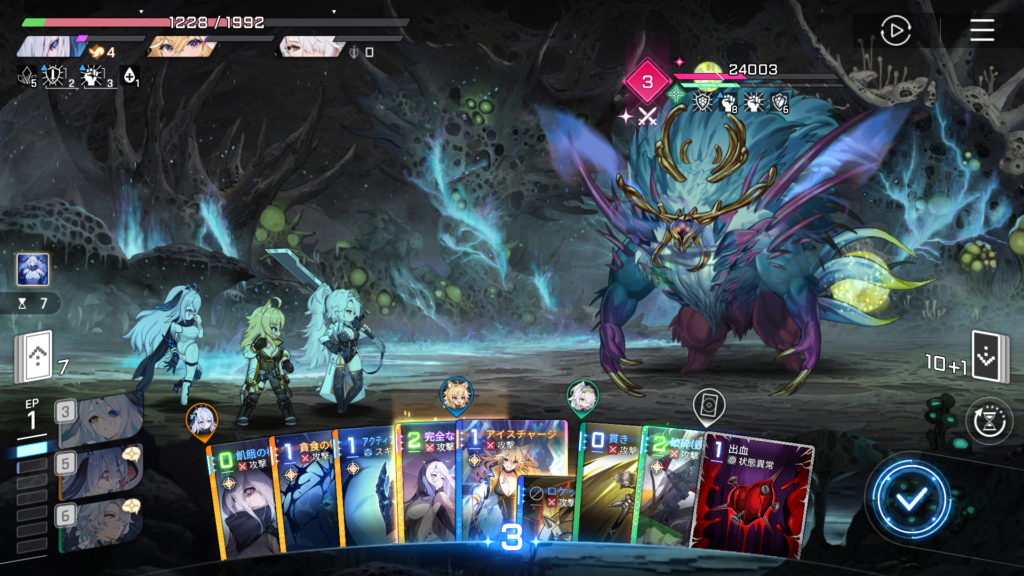Open the draw pile showing 7 cards

[32, 358]
